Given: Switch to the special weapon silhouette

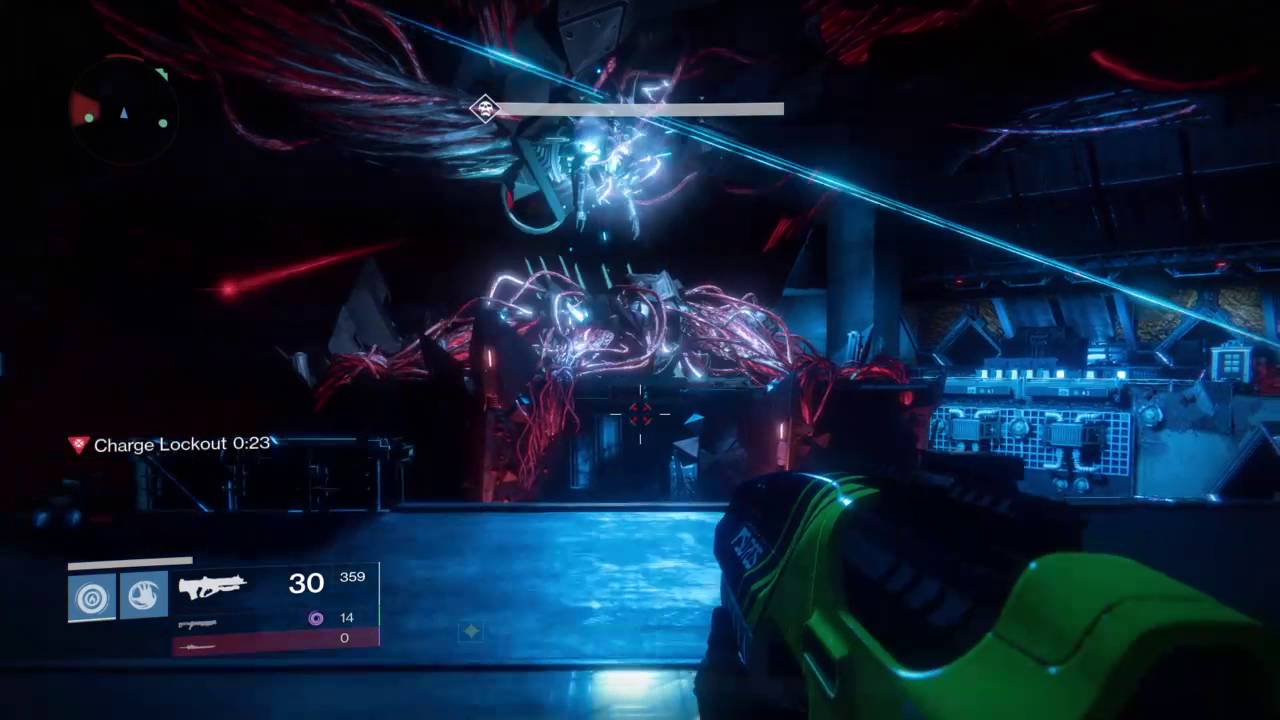Looking at the screenshot, I should [197, 624].
